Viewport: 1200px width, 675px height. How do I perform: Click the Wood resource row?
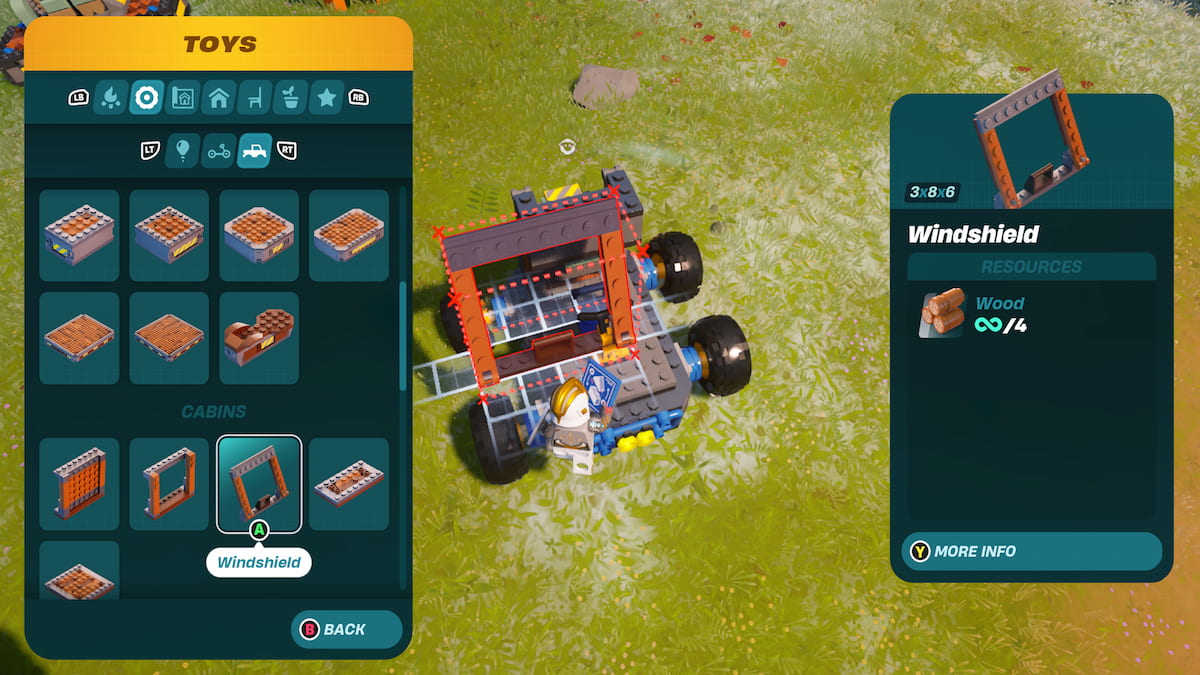tap(1030, 313)
